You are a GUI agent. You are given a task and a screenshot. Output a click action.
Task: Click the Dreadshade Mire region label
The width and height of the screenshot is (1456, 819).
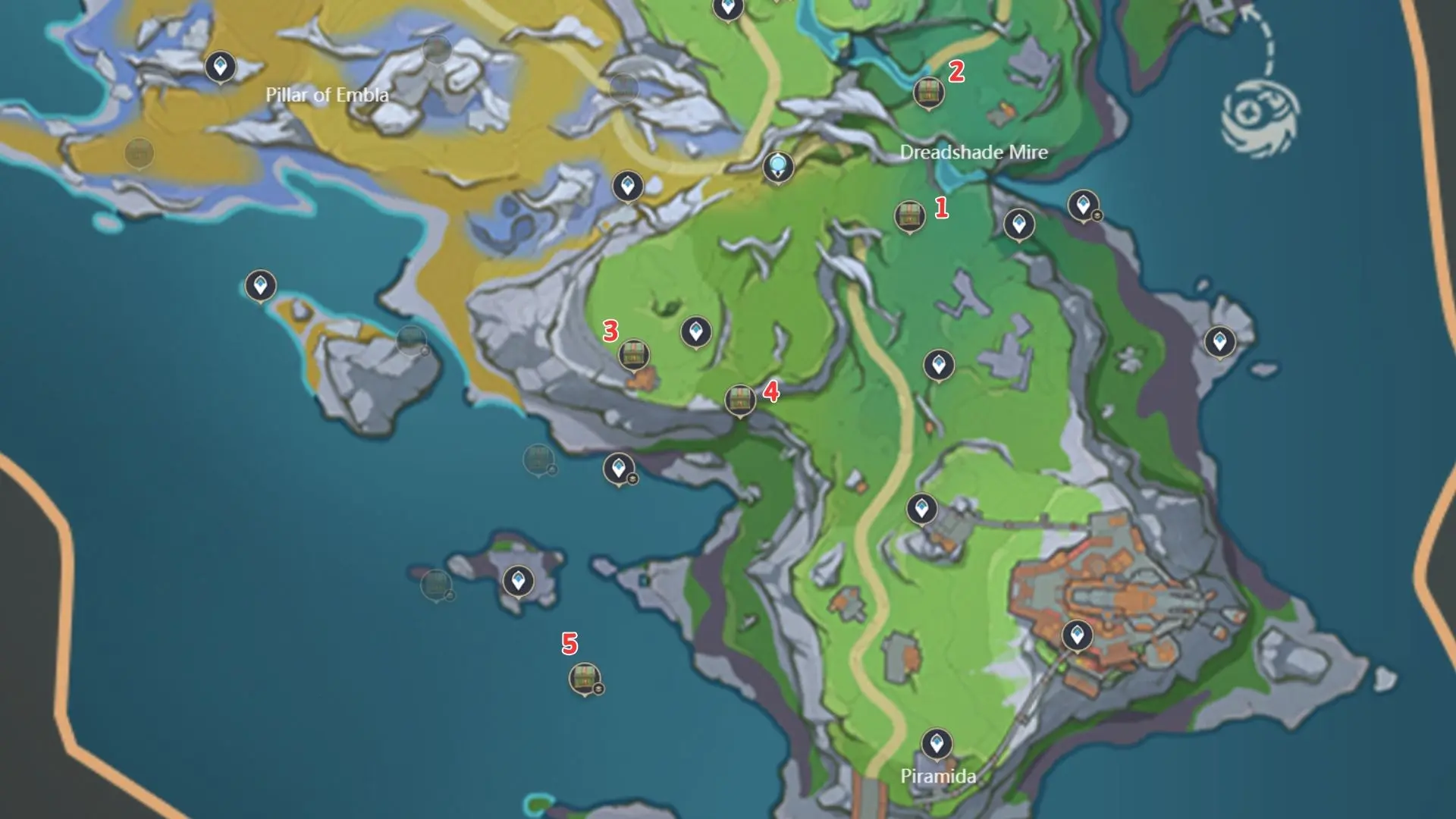[974, 153]
